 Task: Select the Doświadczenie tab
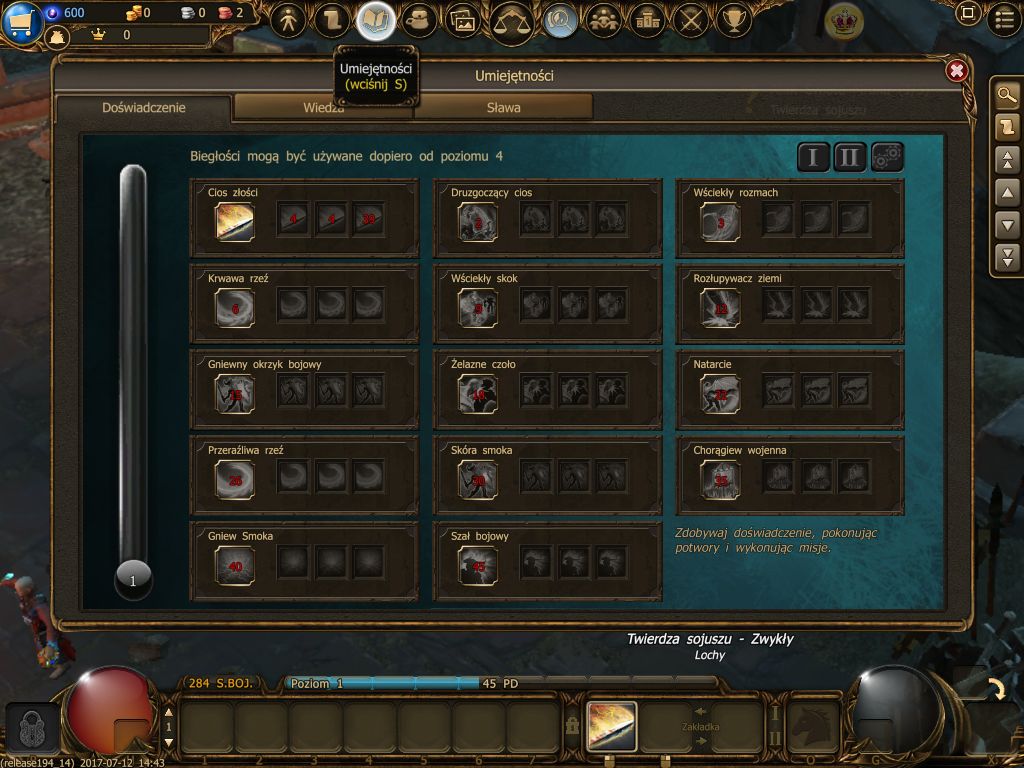click(144, 107)
